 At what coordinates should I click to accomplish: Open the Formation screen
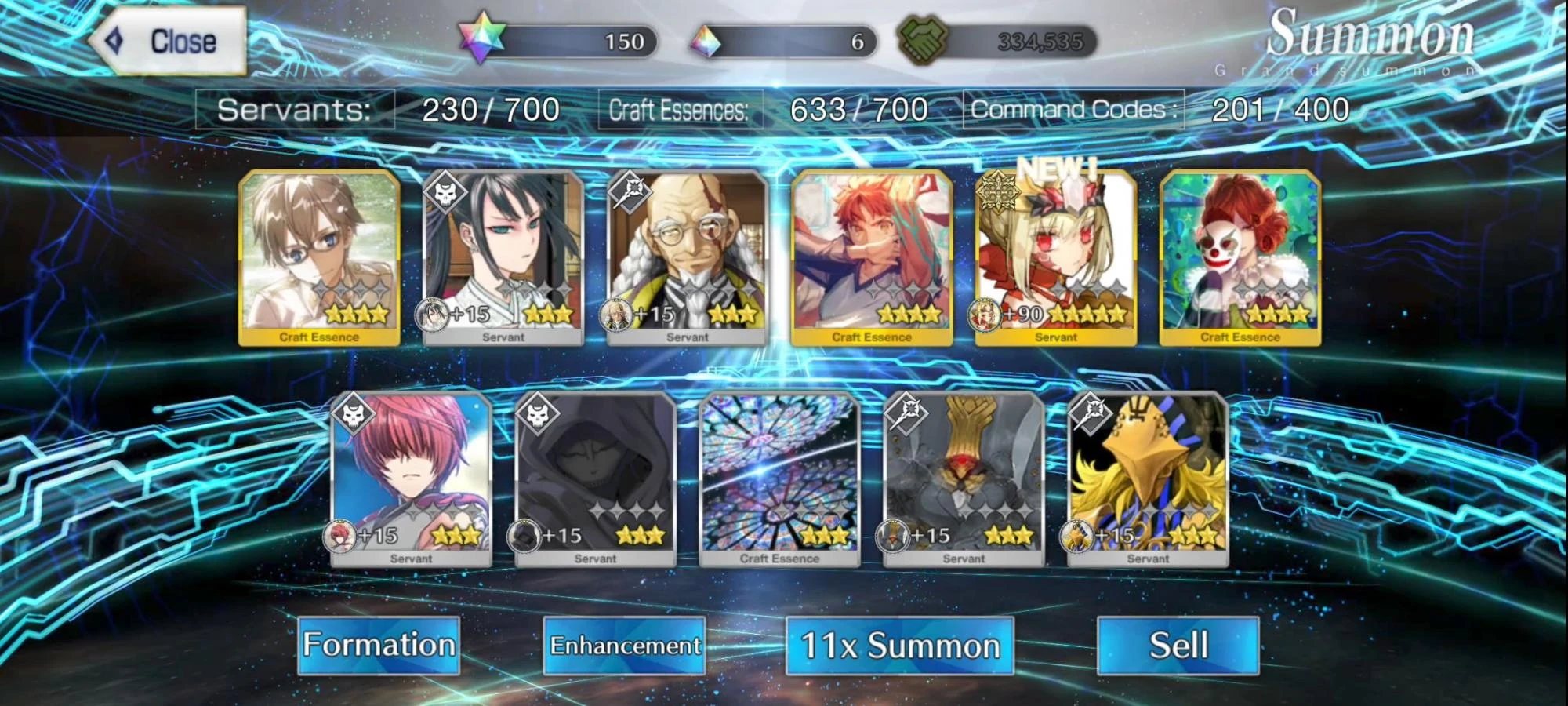tap(376, 645)
